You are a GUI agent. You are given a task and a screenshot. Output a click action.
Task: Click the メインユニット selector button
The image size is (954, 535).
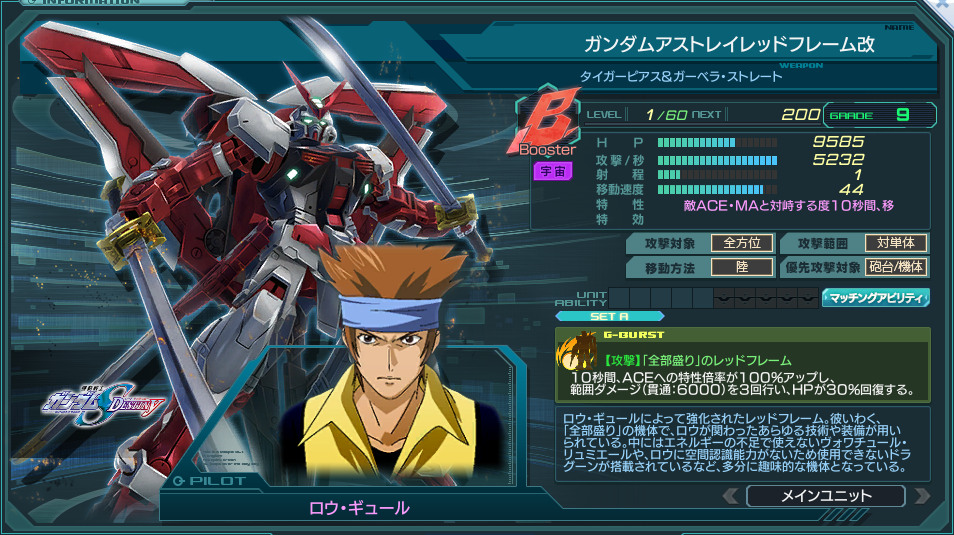[x=824, y=496]
